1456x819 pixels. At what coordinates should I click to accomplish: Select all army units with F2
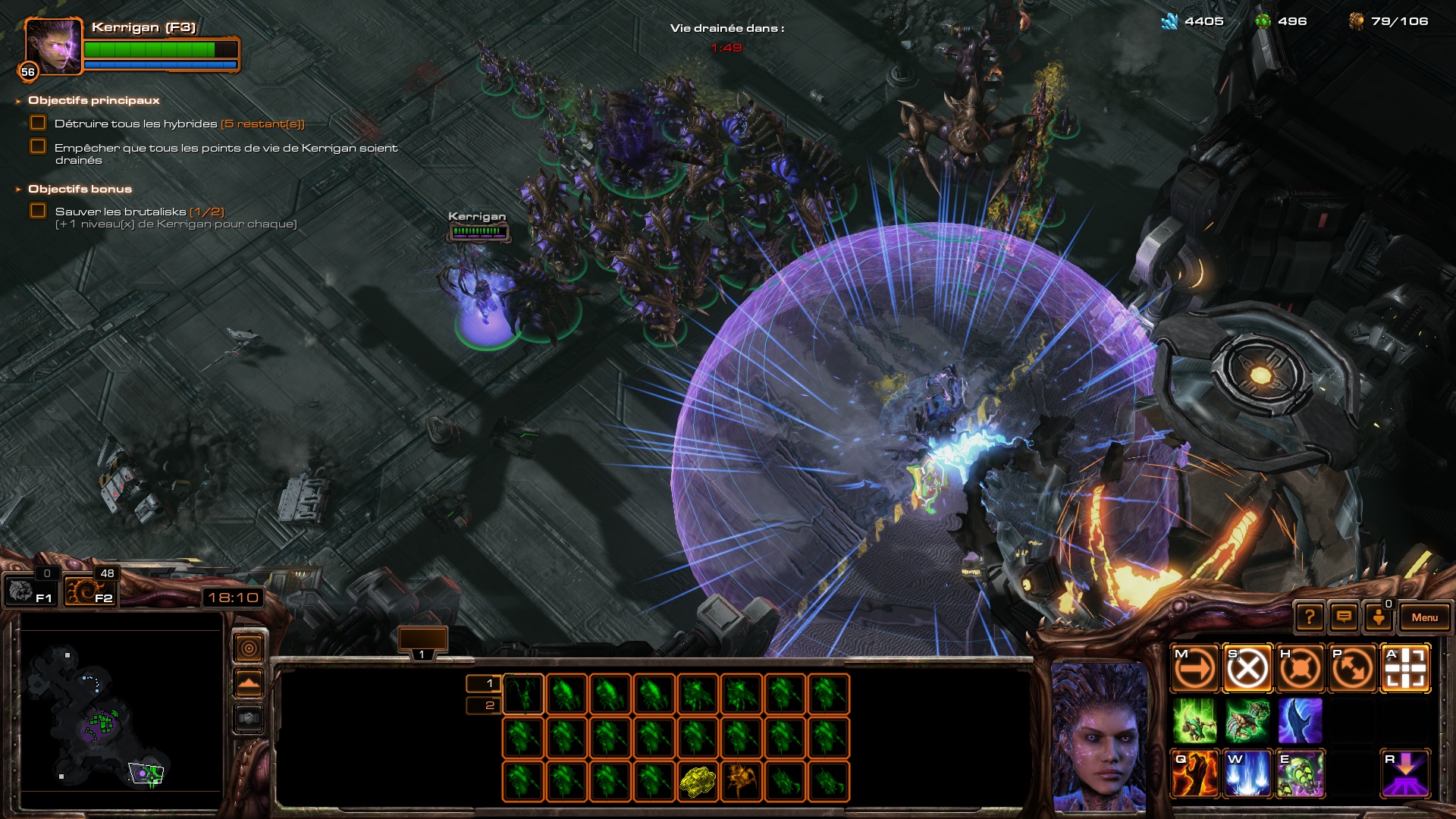pos(91,590)
